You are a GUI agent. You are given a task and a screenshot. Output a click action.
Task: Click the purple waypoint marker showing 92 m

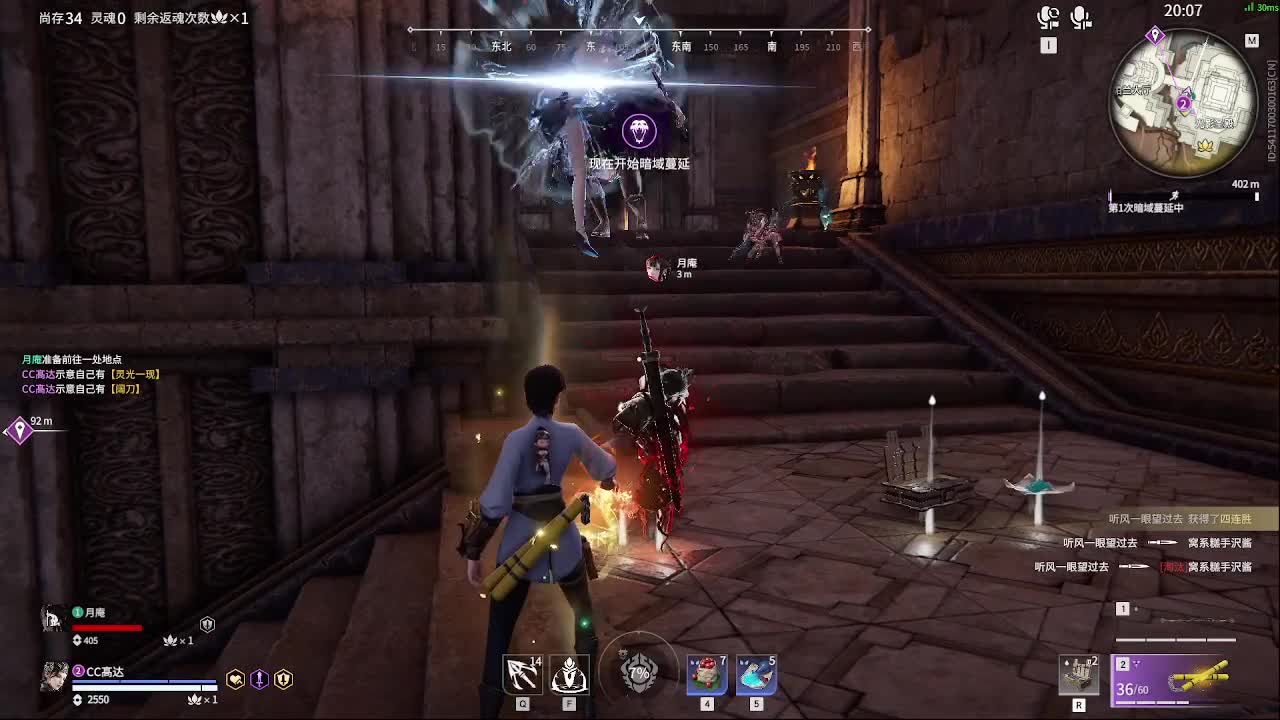tap(19, 431)
